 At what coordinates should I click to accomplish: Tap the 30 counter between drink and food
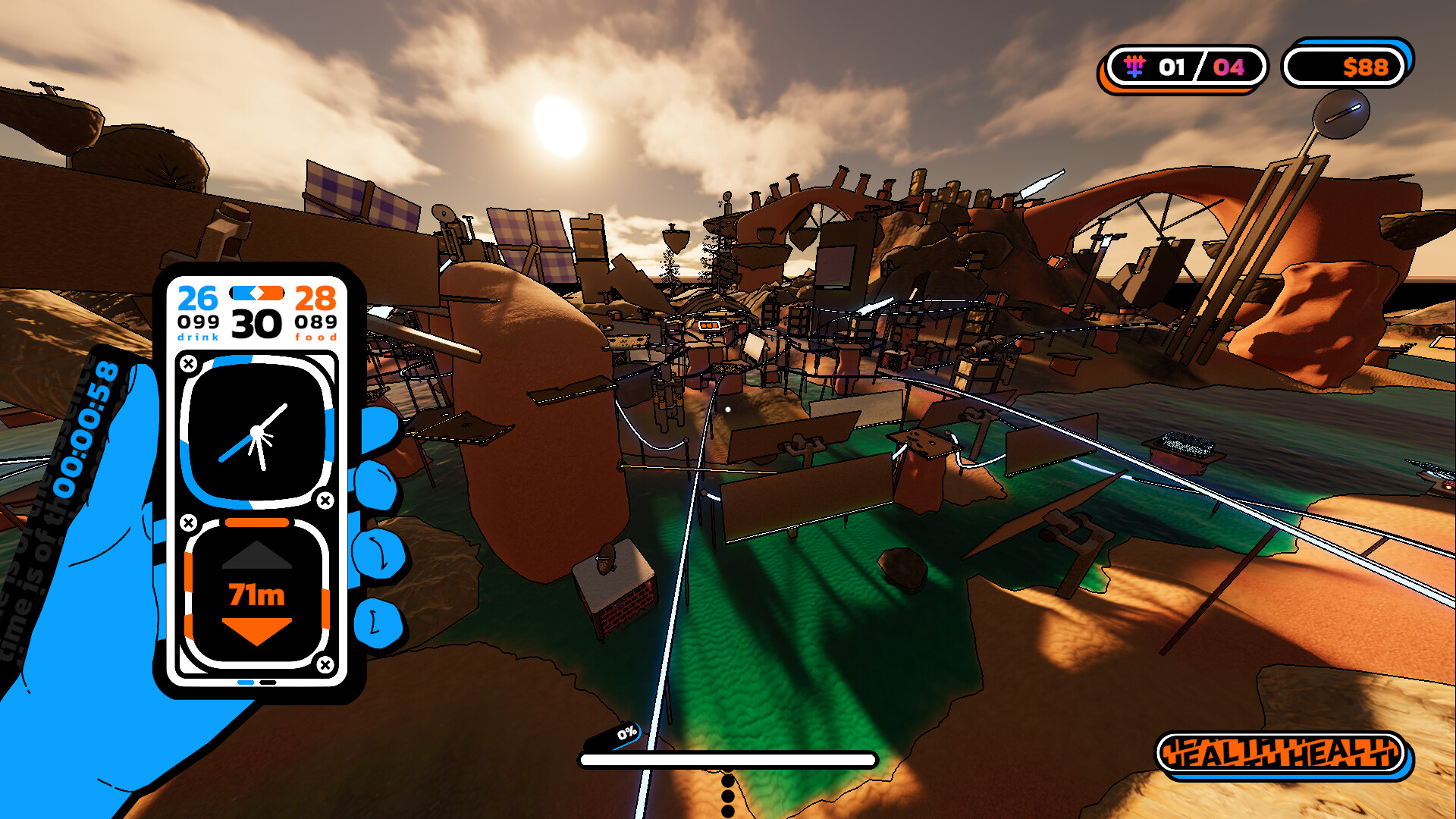(256, 325)
